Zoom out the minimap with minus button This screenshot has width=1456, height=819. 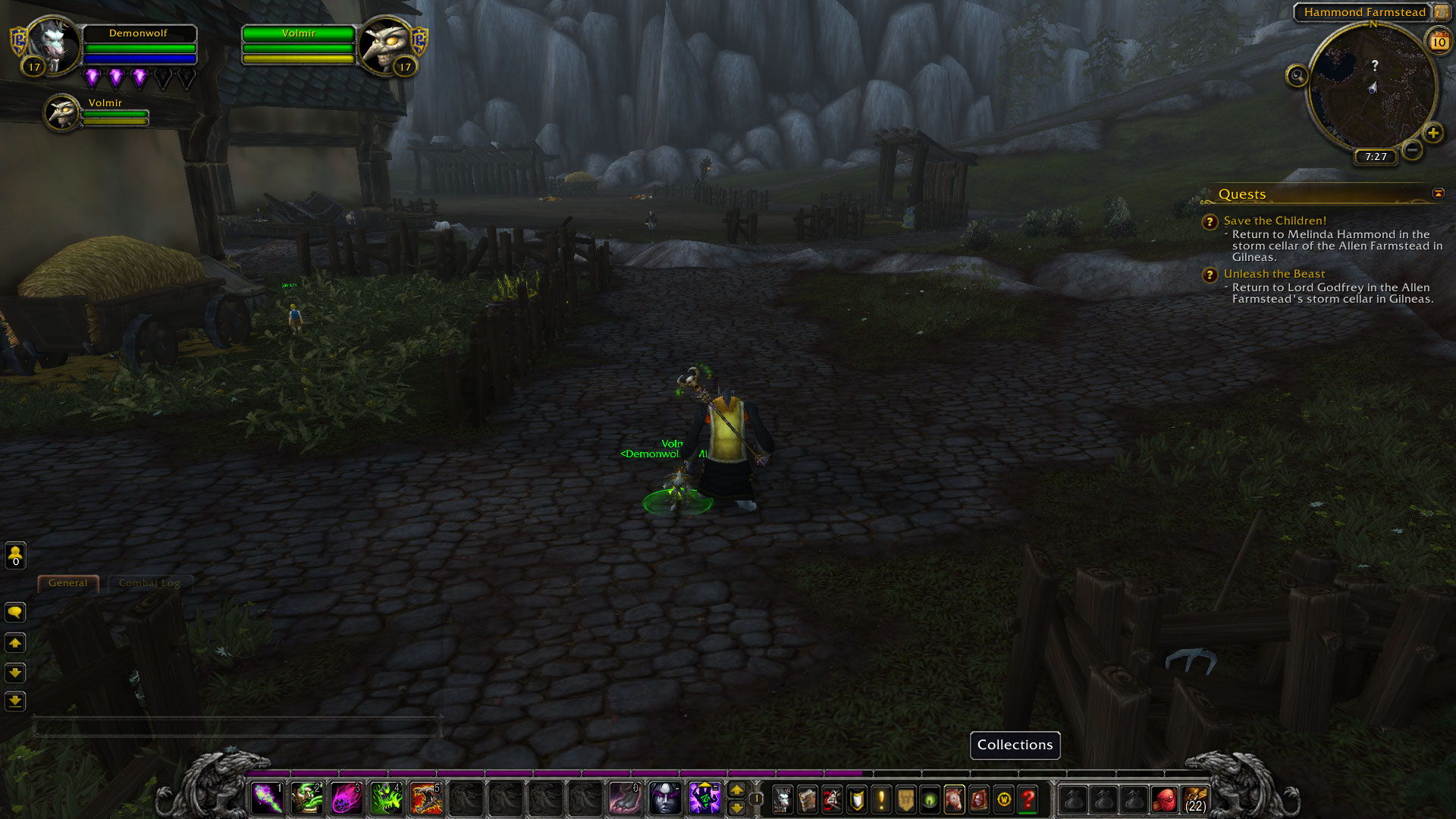1411,149
